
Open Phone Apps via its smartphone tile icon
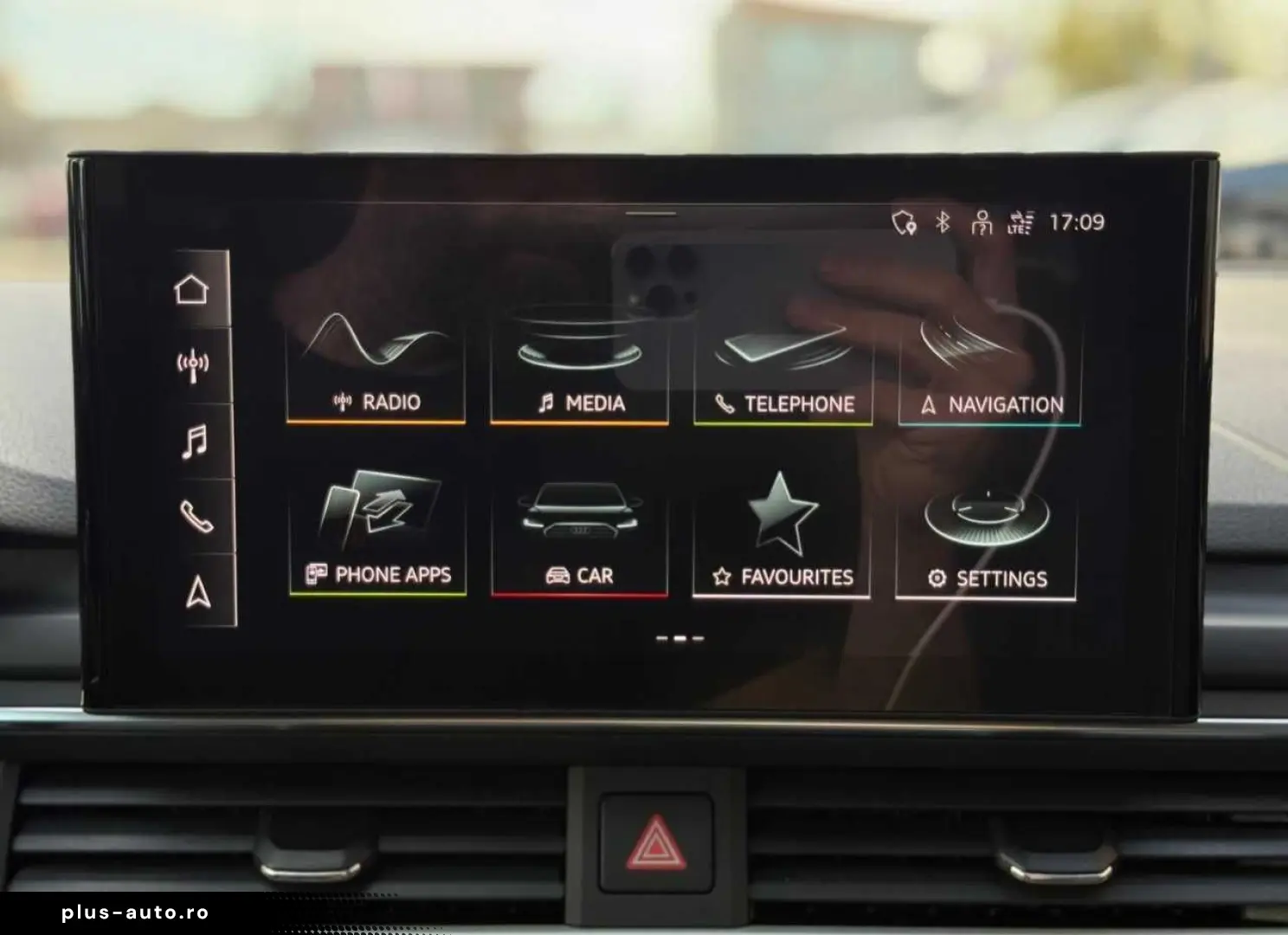pos(376,511)
